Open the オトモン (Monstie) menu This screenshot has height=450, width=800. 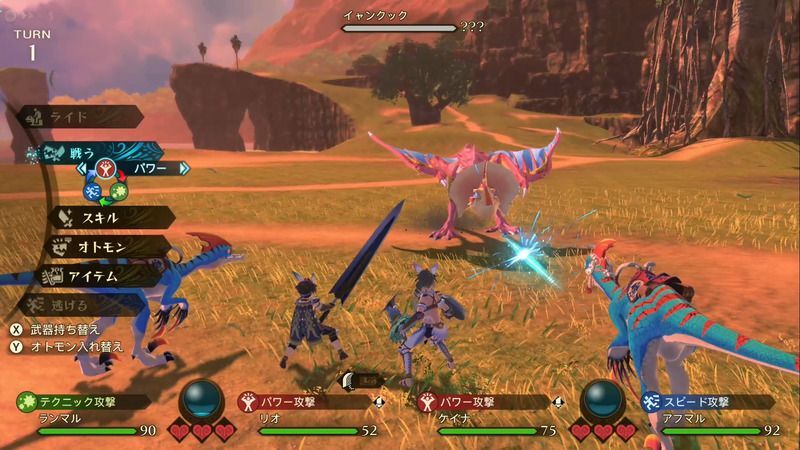coord(103,246)
